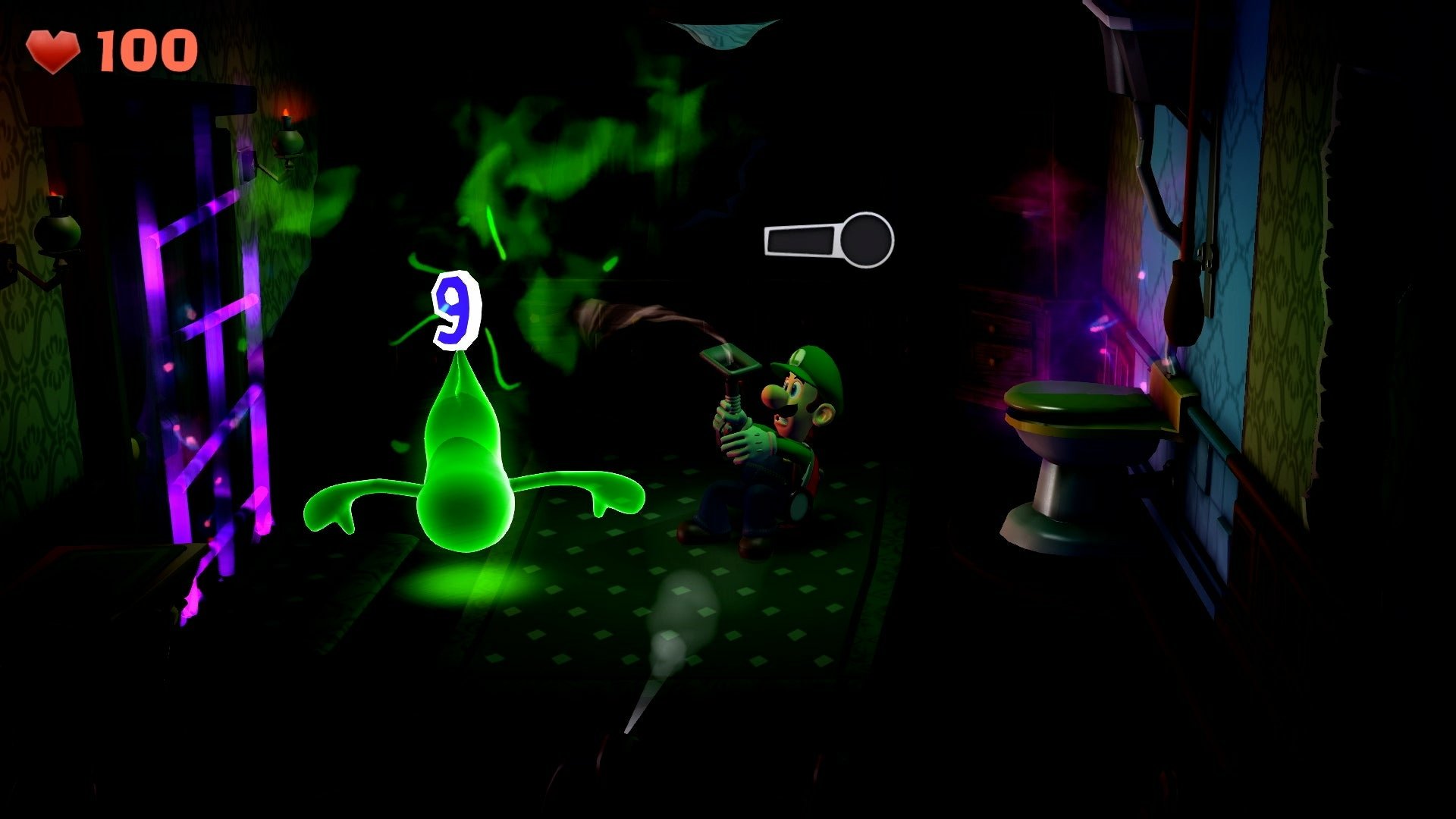Viewport: 1456px width, 819px height.
Task: Click the number 9 above the ghost
Action: 455,311
